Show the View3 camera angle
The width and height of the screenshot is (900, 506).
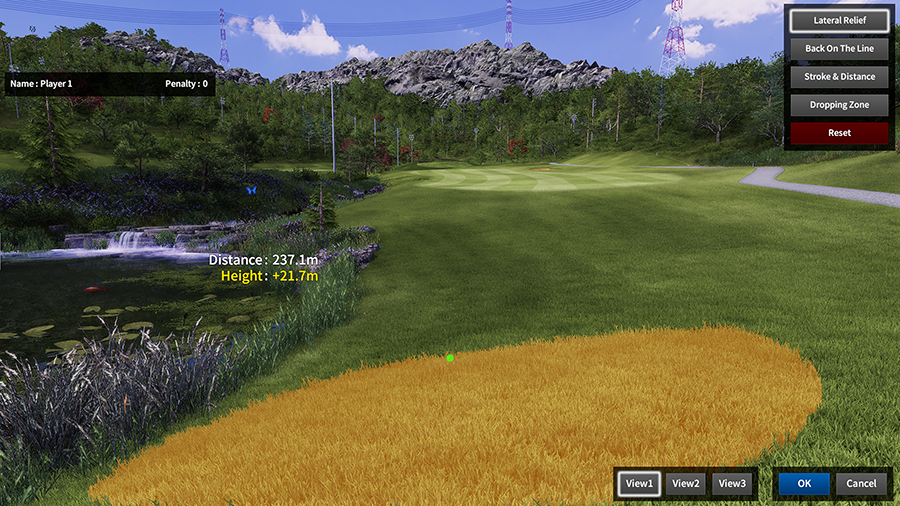[x=732, y=483]
